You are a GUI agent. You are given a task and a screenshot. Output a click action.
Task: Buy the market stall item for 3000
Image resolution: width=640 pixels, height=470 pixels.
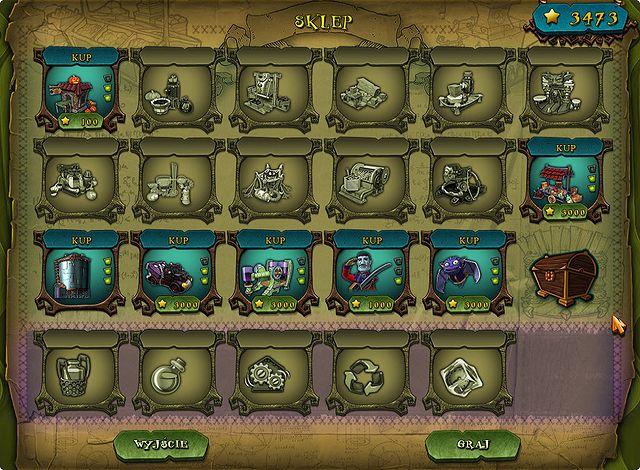tap(565, 148)
